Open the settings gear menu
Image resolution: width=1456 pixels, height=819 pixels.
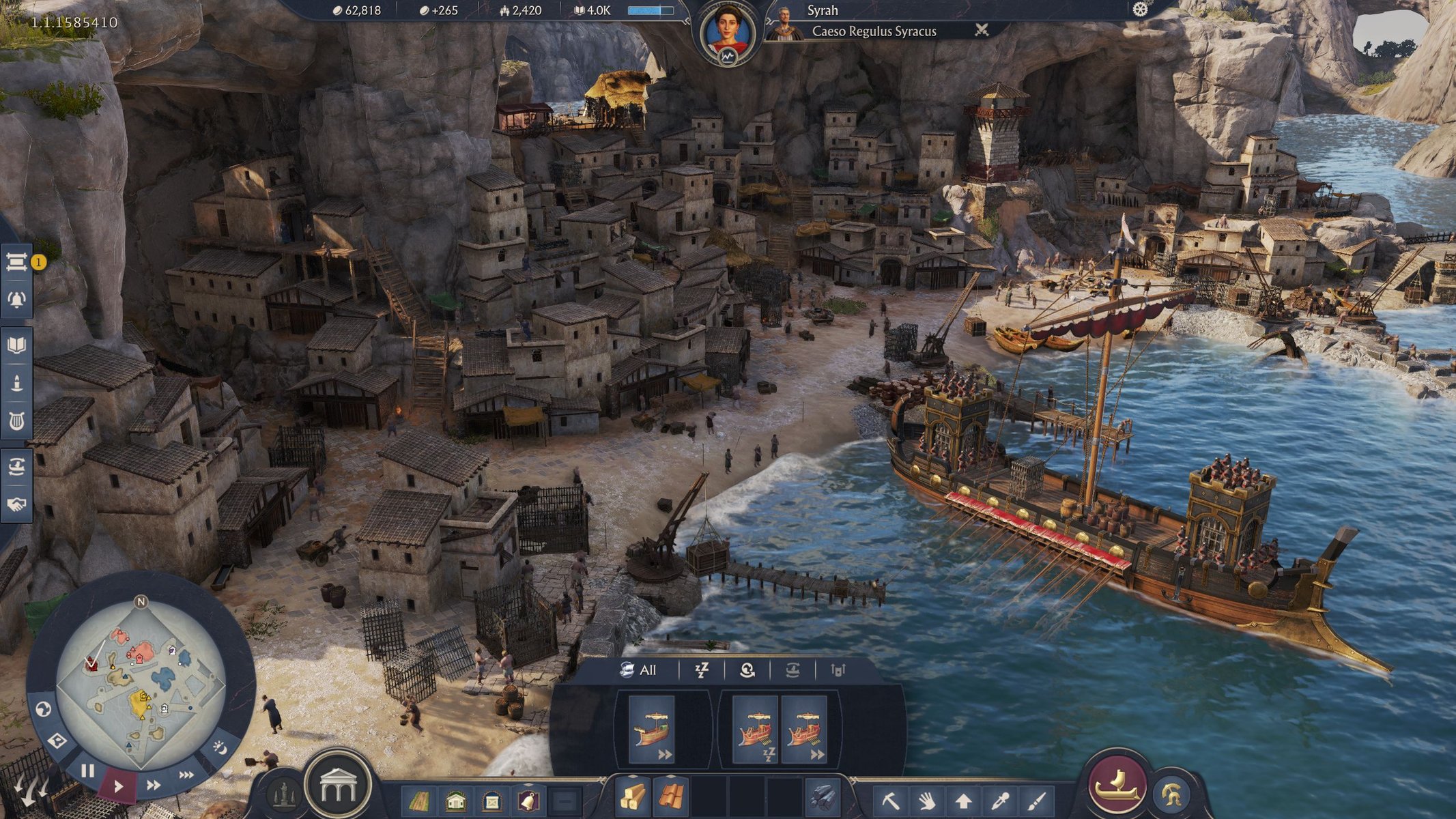click(1140, 10)
